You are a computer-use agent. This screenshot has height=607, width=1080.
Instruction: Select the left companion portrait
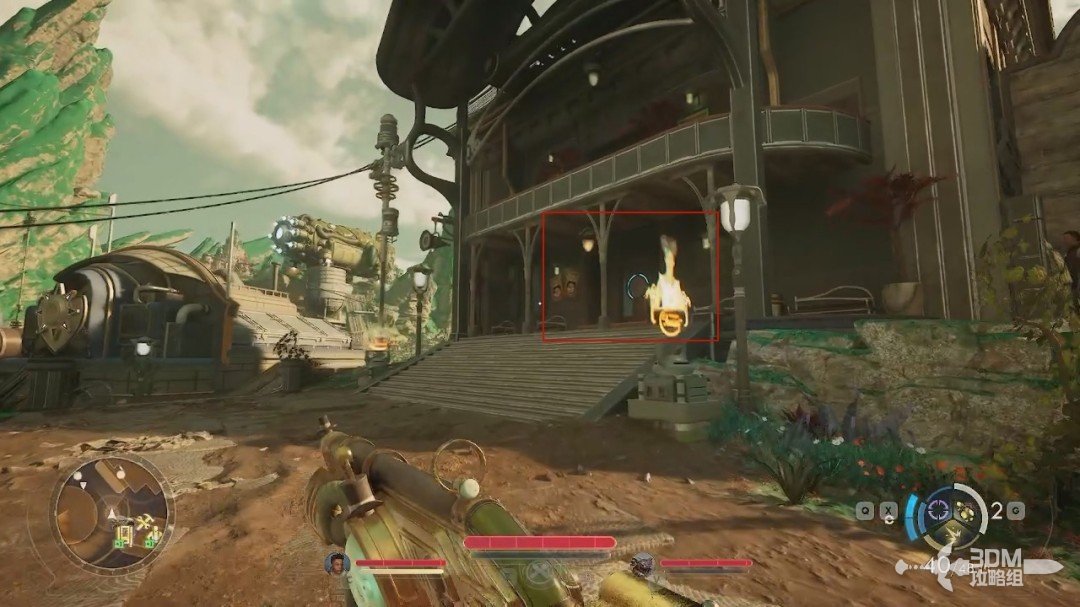coord(336,563)
